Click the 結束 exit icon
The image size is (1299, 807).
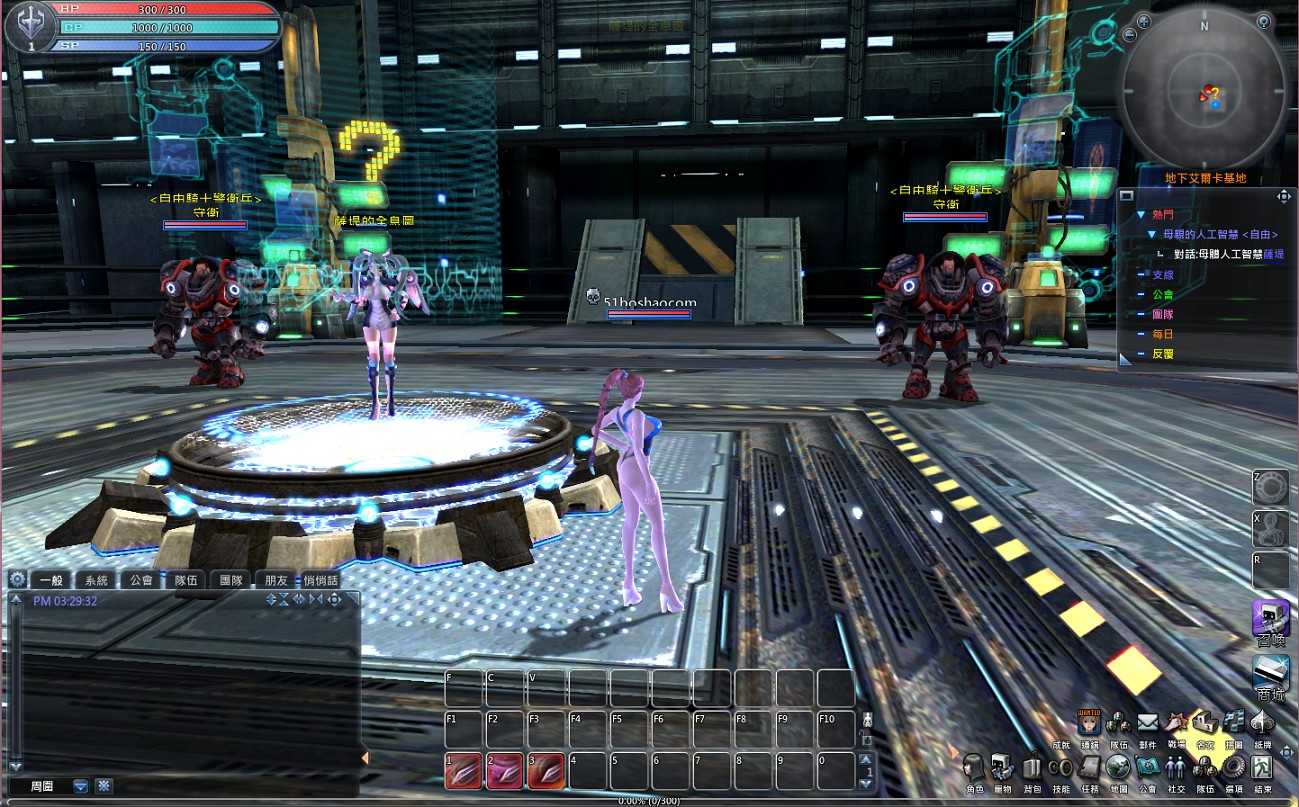coord(1262,768)
